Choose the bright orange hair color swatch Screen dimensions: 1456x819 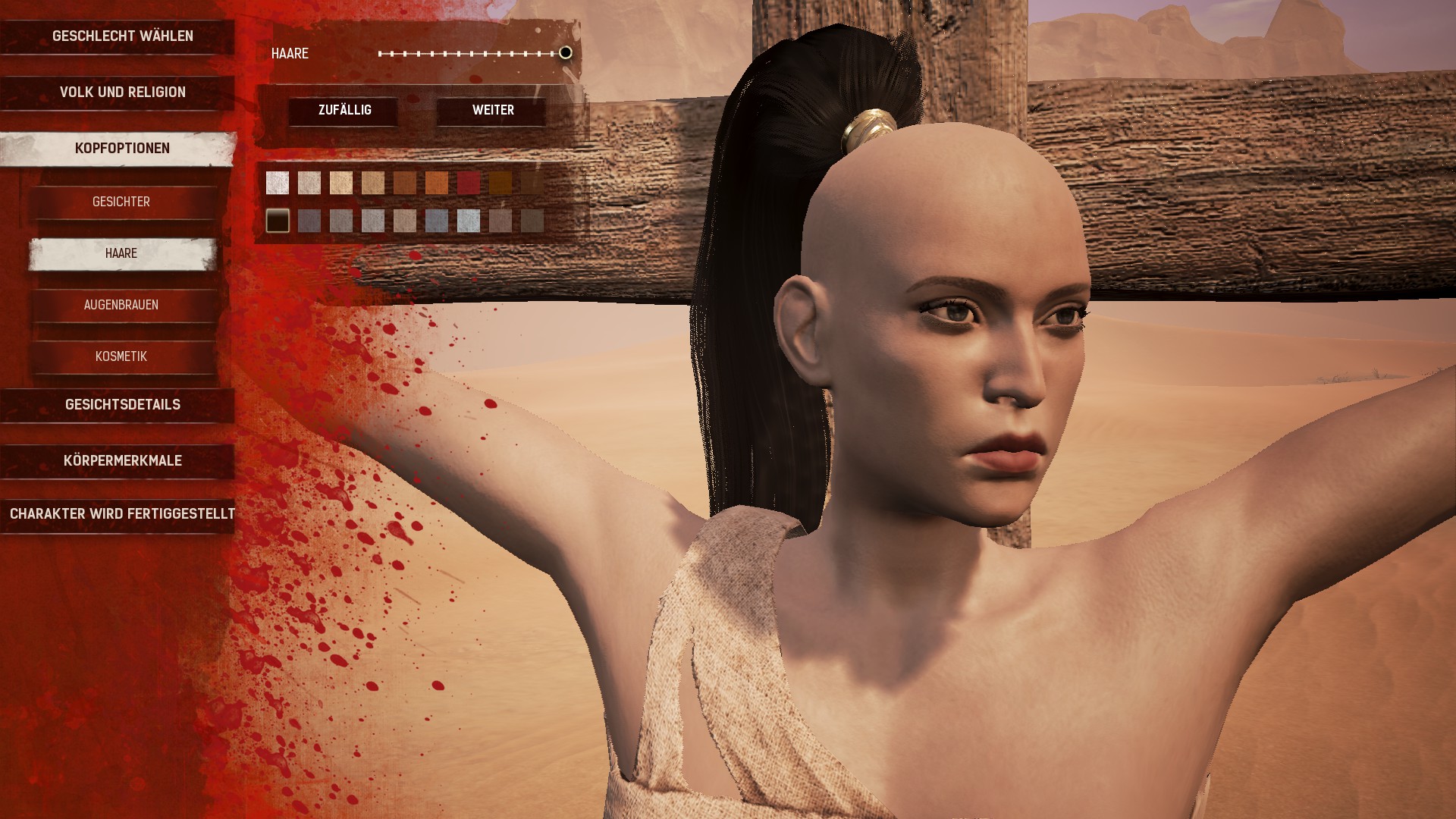(437, 183)
